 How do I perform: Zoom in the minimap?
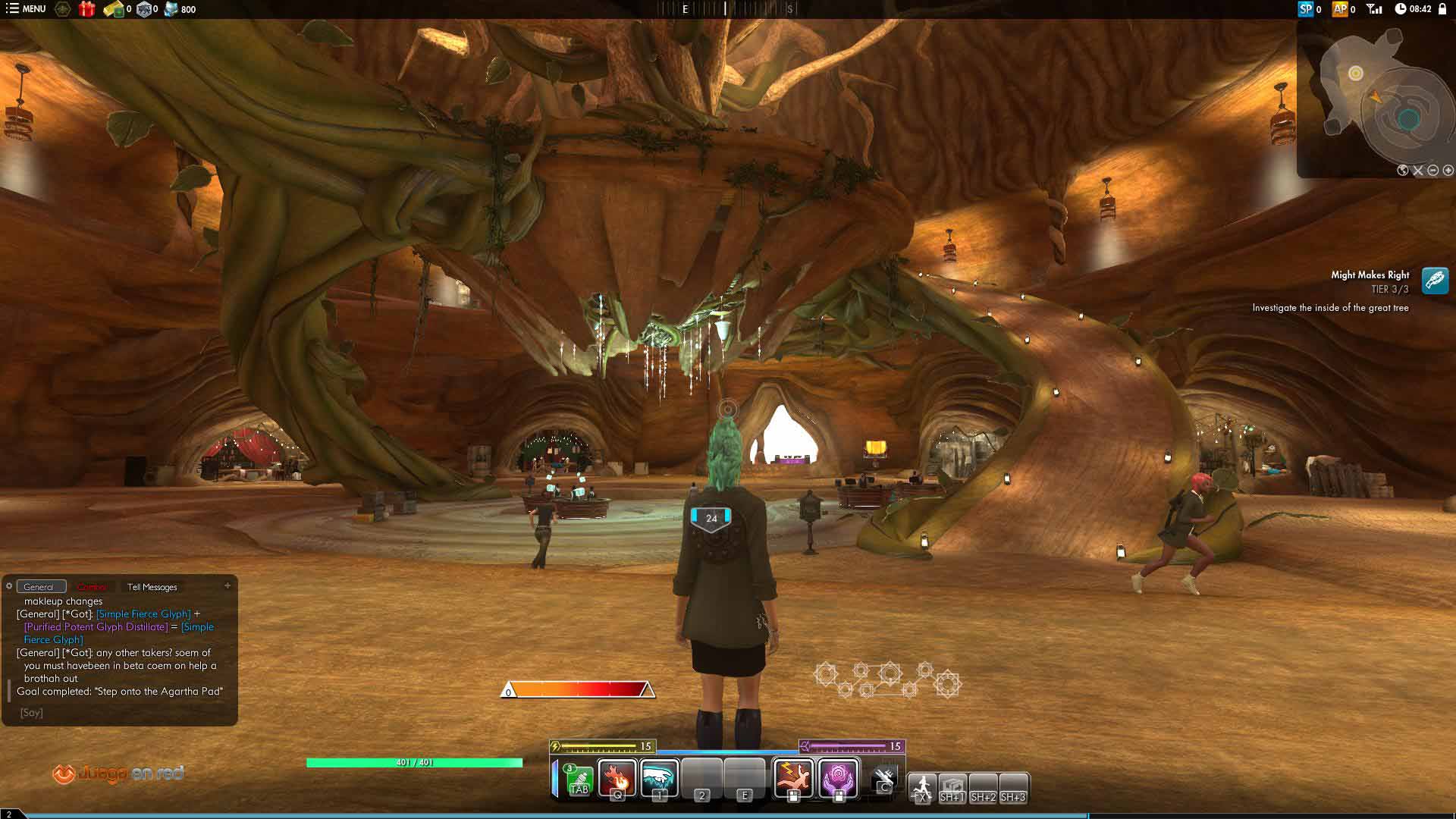(1448, 171)
